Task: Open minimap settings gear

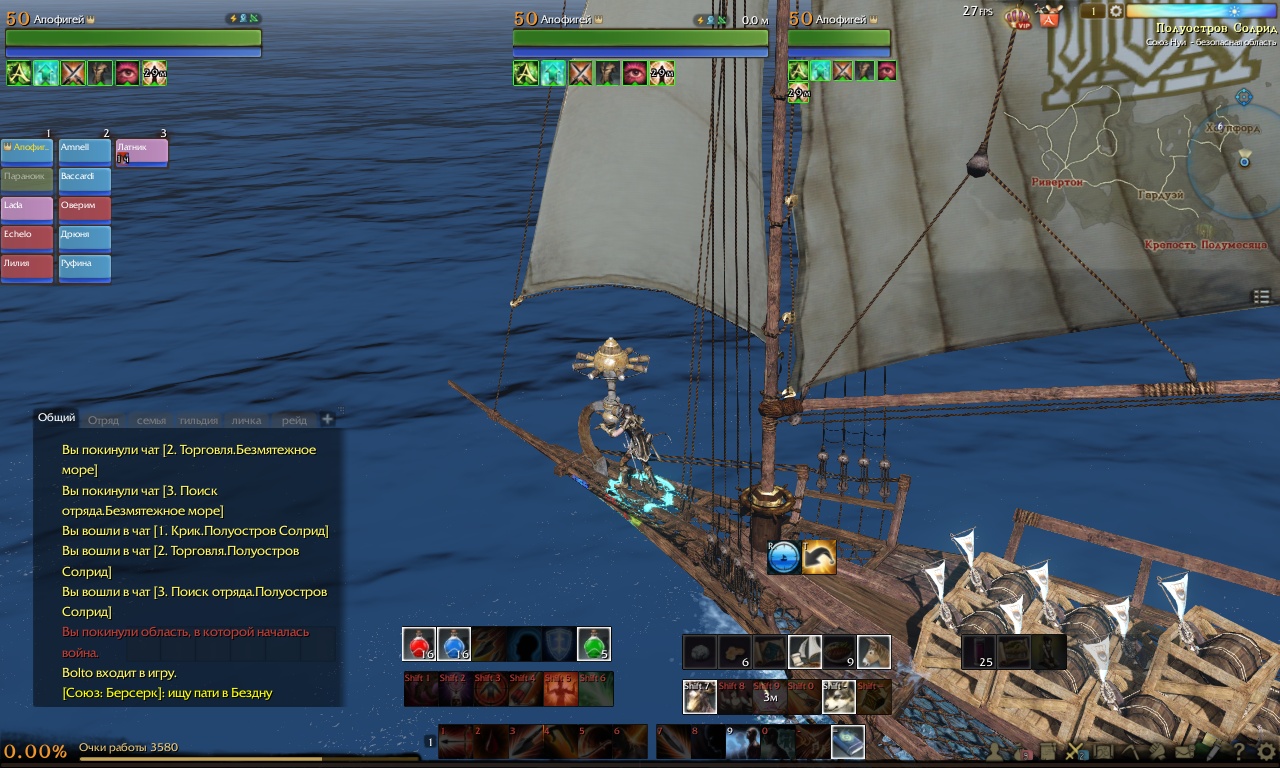Action: click(1116, 11)
